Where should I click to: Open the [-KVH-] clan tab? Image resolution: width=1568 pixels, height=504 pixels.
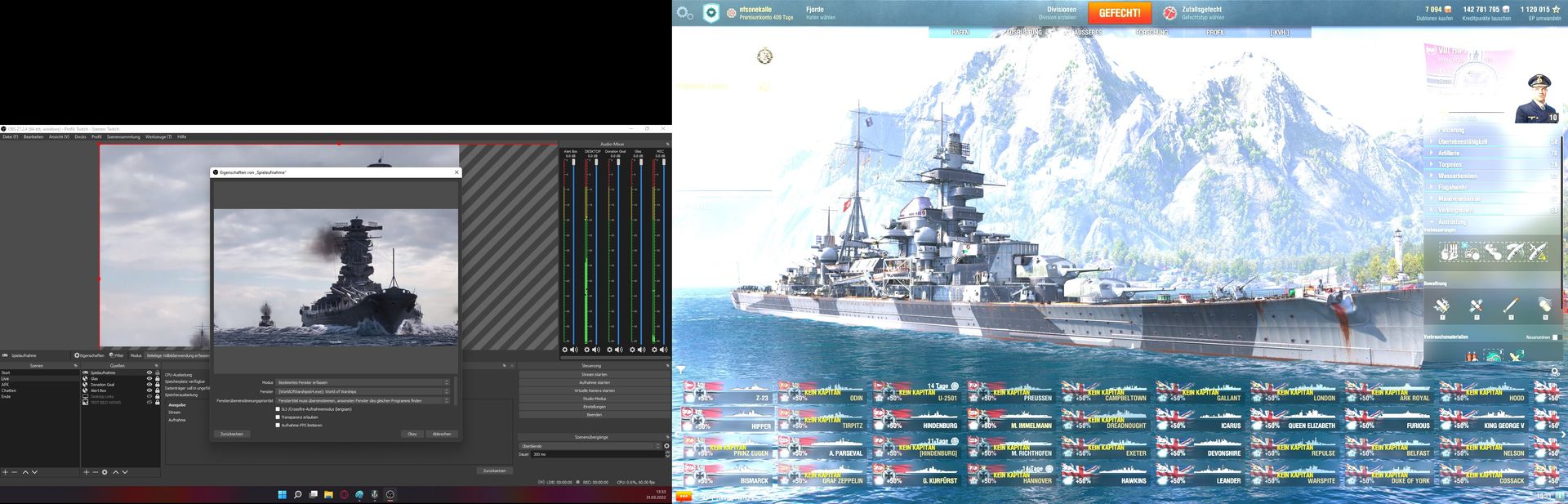click(1279, 33)
